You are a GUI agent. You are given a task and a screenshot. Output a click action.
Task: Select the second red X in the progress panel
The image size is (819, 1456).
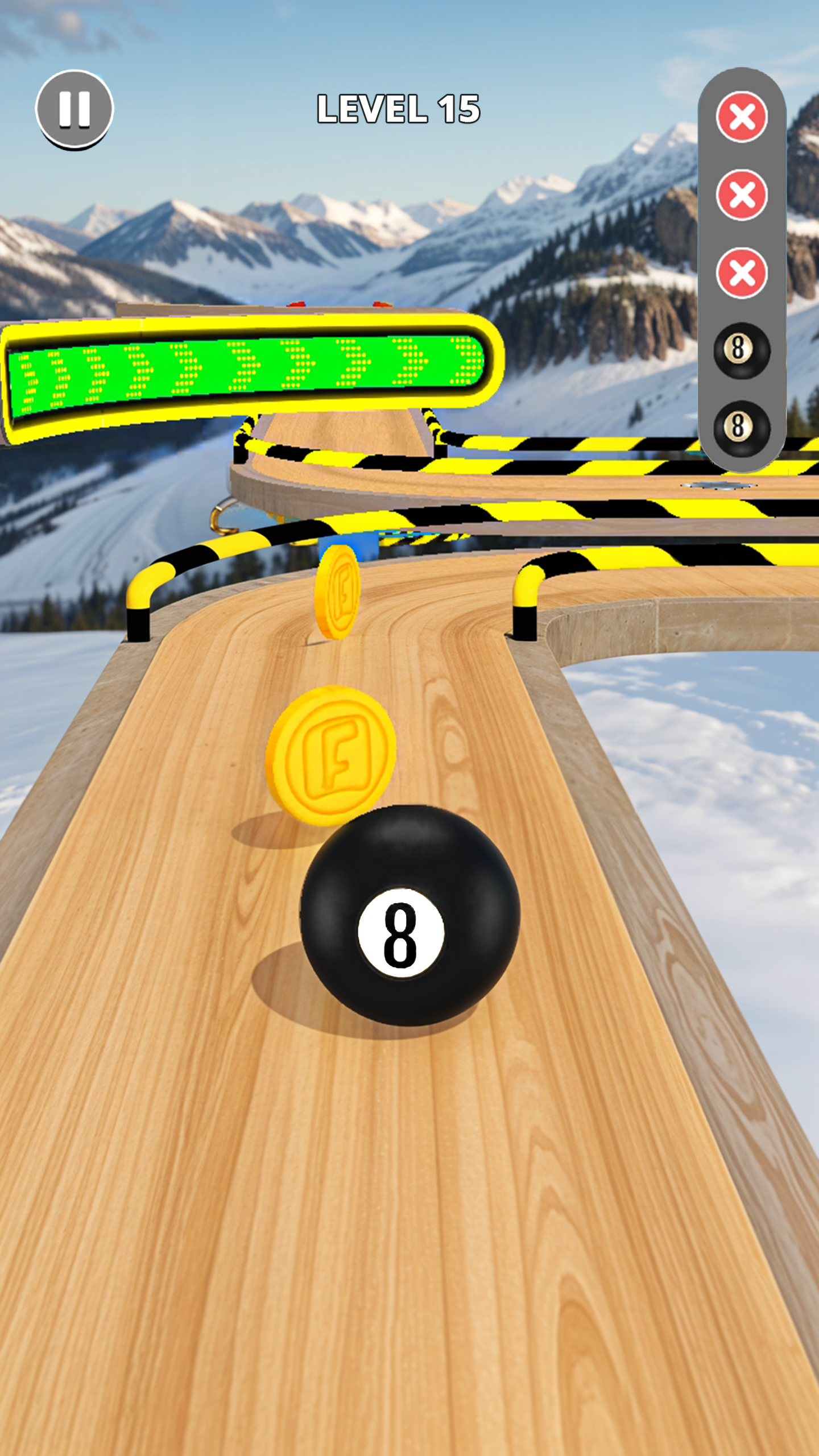(743, 192)
